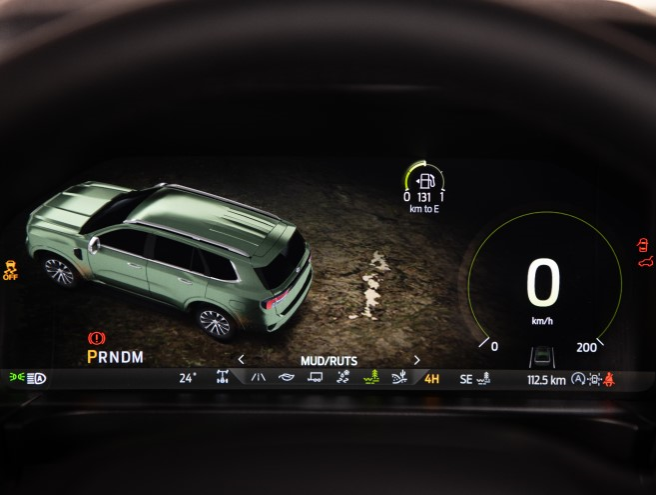Screen dimensions: 656x495
Task: Toggle the auto high-beam headlight icon
Action: coord(37,378)
